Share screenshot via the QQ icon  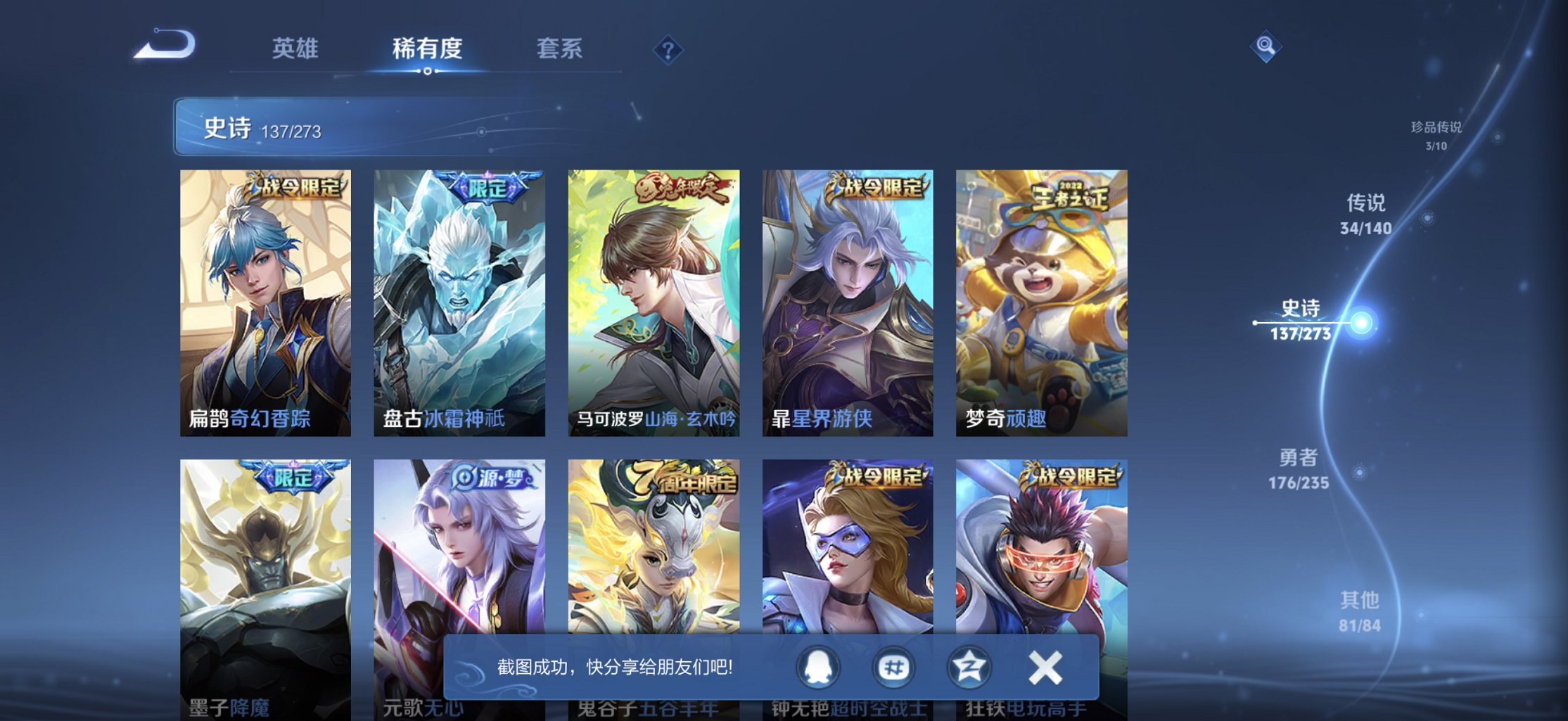819,668
